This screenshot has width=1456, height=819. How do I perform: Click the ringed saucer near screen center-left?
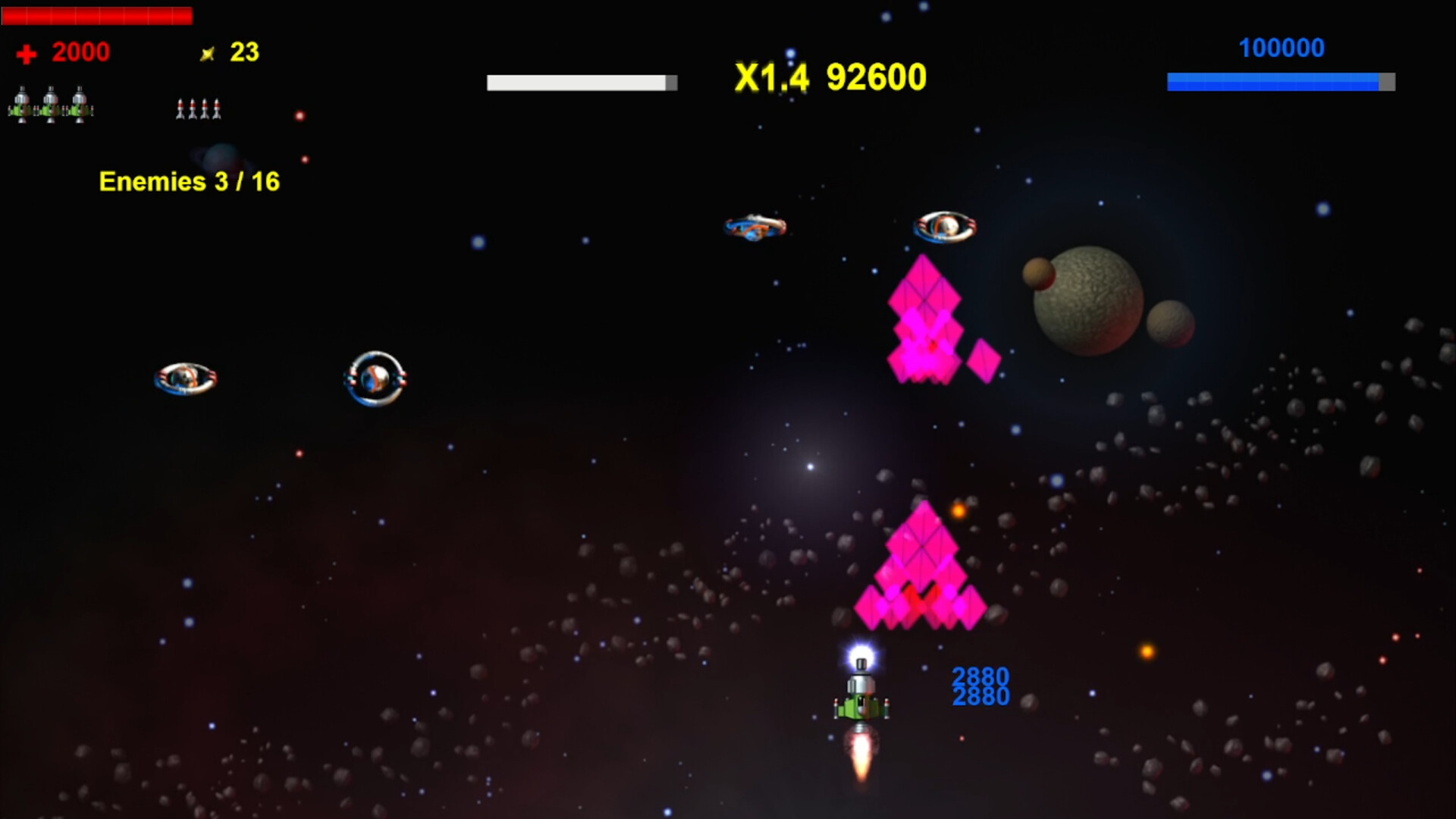click(375, 379)
